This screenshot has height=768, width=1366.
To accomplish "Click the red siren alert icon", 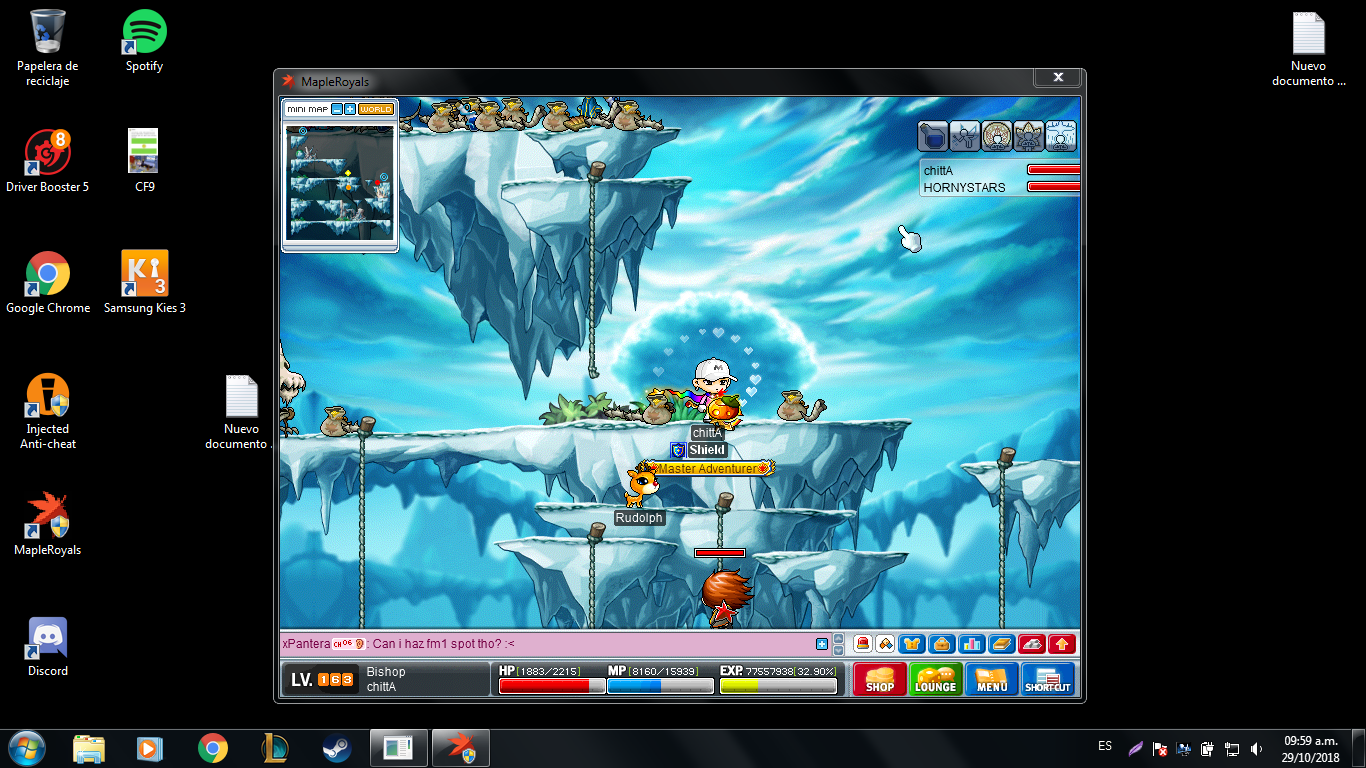I will (863, 644).
